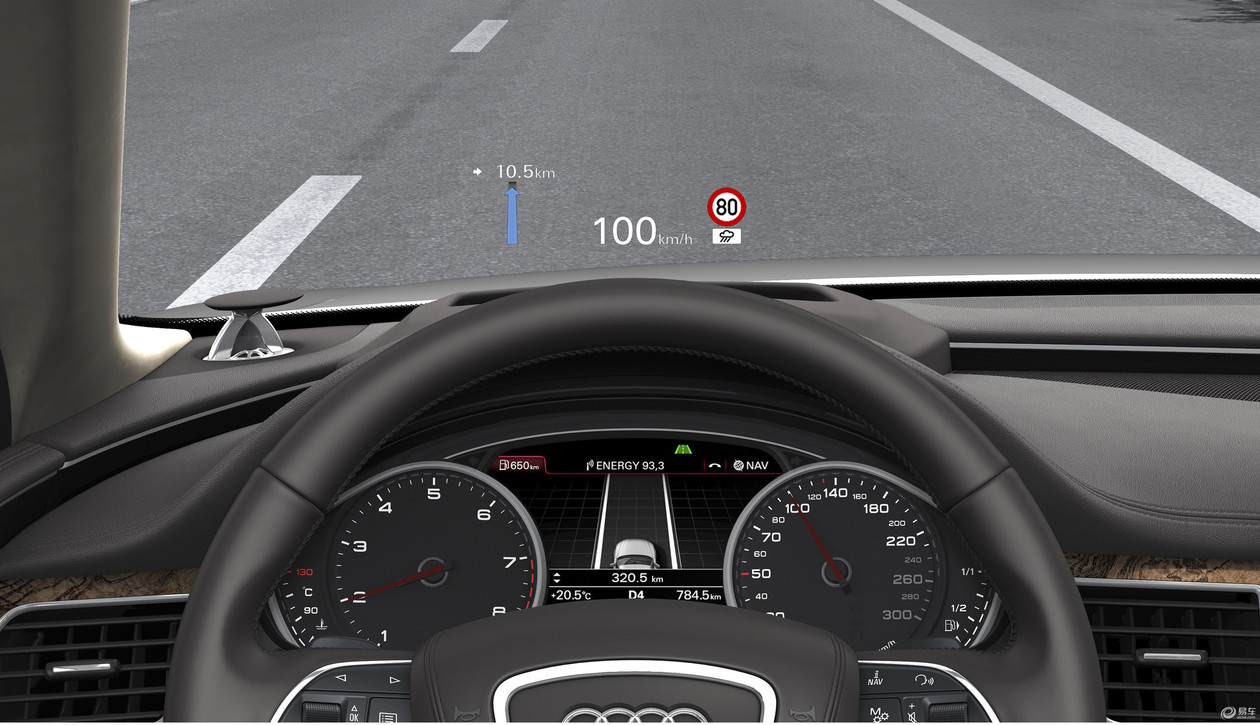The width and height of the screenshot is (1260, 725).
Task: Switch to the NAV tab
Action: coord(751,465)
